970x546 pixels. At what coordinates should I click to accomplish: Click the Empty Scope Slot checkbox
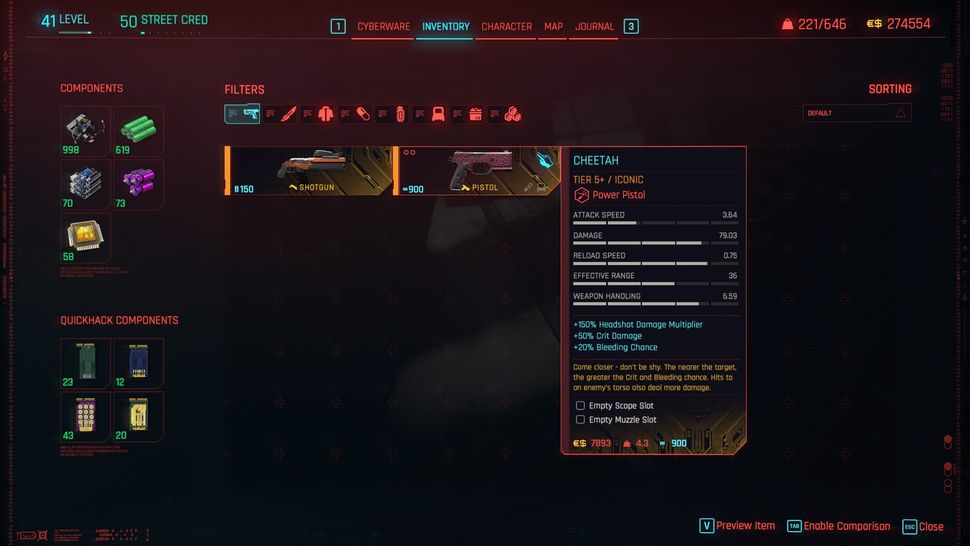coord(580,406)
